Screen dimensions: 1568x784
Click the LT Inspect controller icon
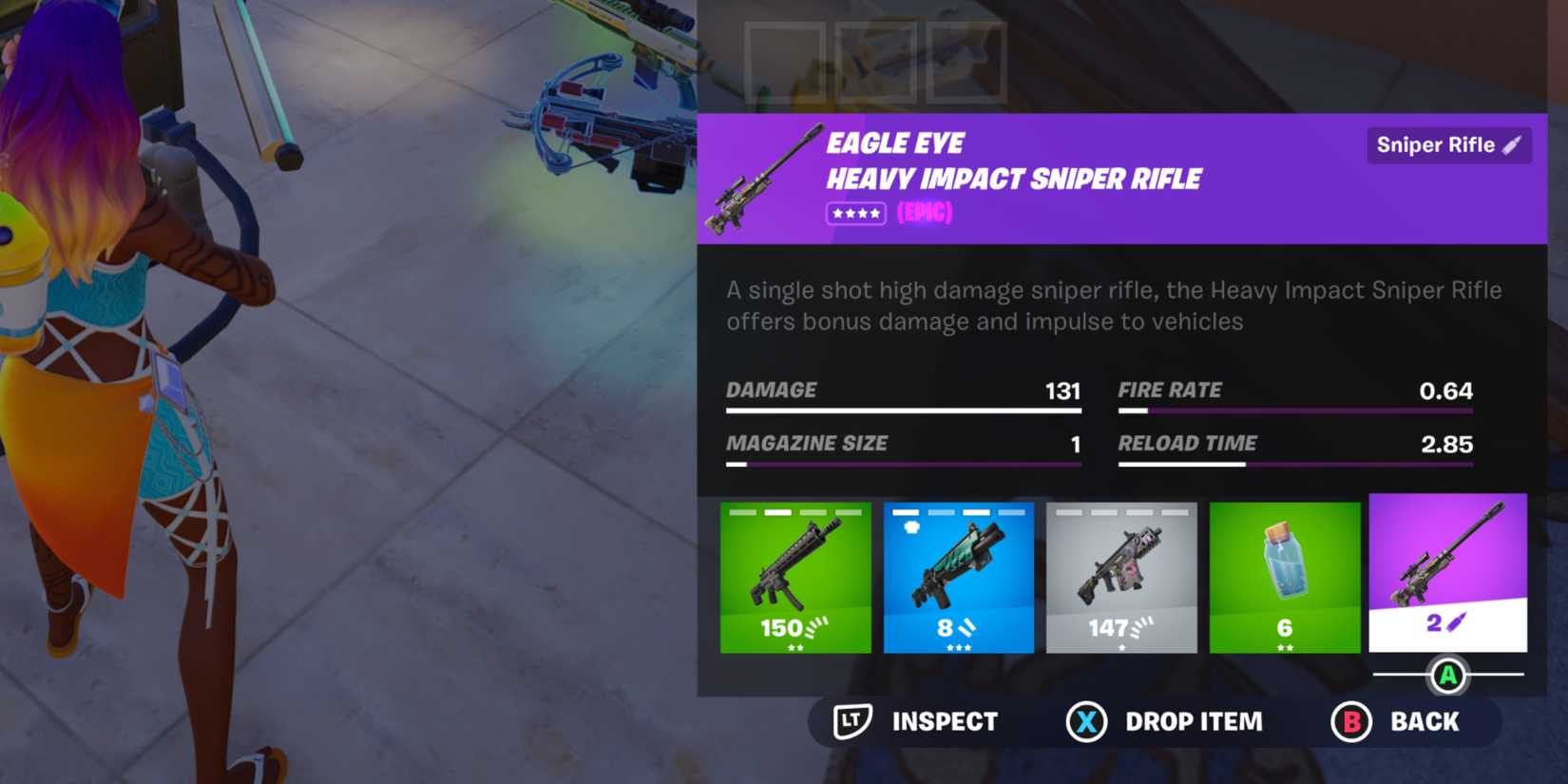click(852, 721)
